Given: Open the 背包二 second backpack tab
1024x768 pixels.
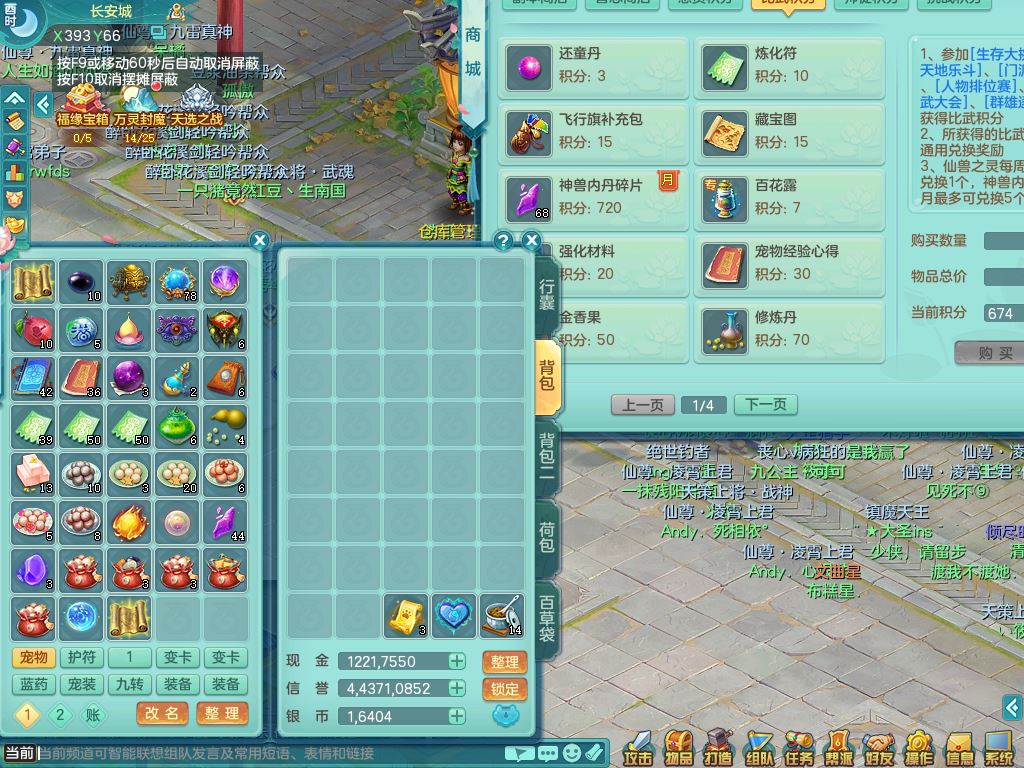Looking at the screenshot, I should (548, 454).
